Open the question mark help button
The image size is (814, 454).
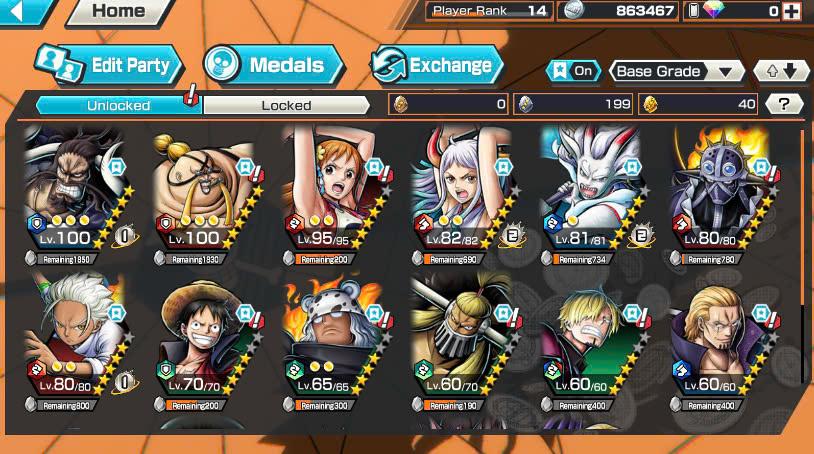pos(785,104)
